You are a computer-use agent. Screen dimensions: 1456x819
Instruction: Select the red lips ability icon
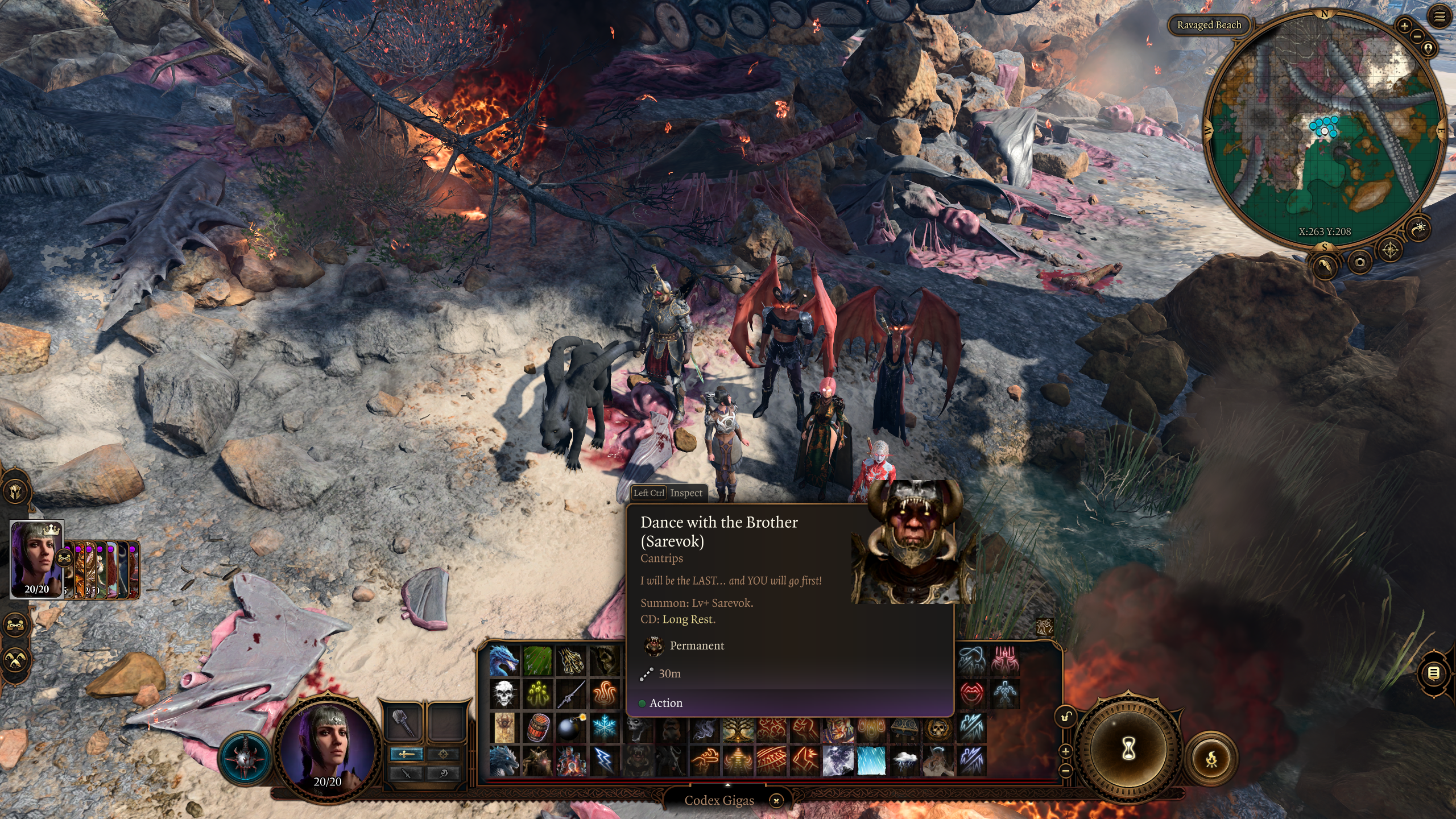tap(971, 693)
